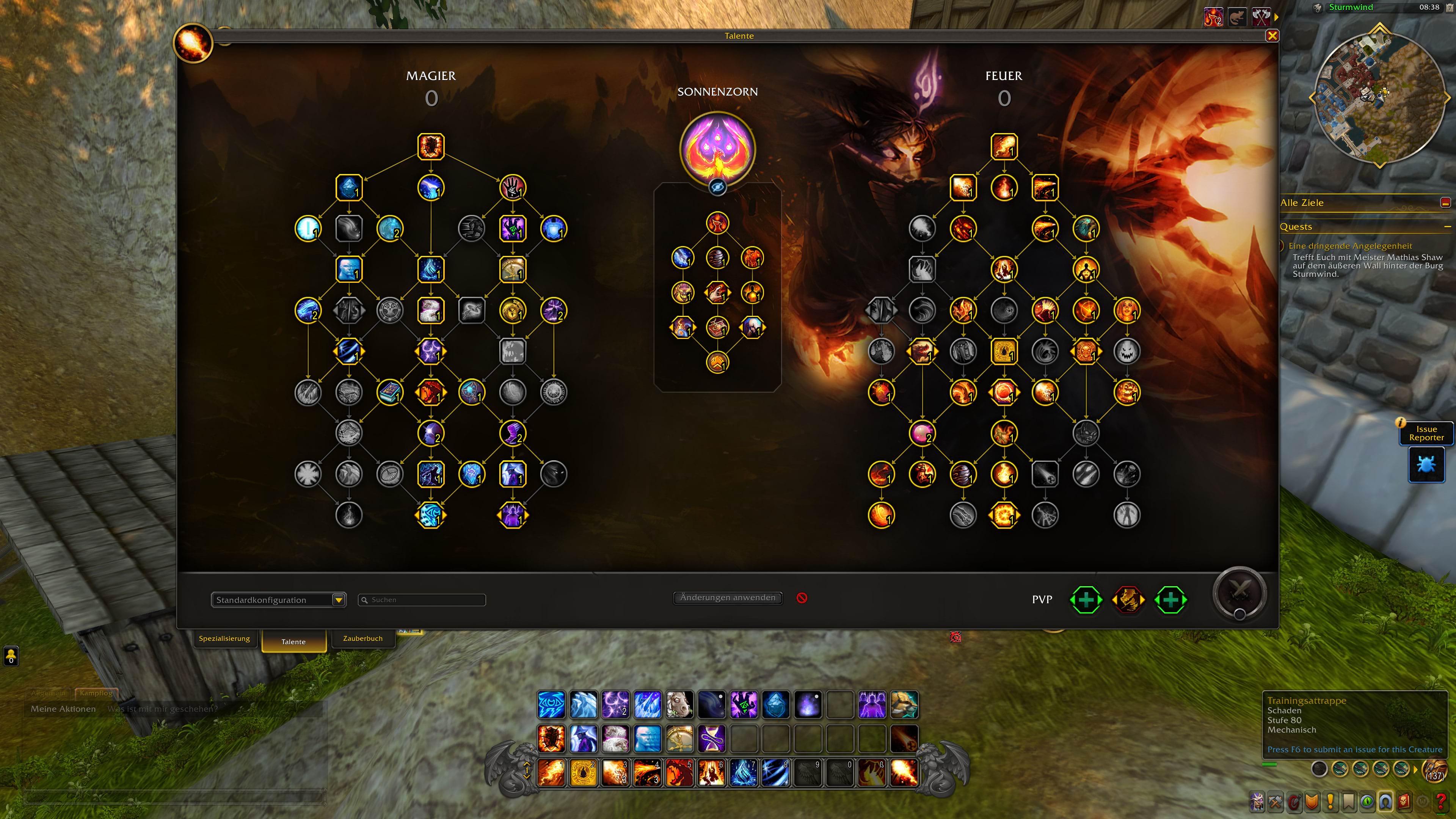Select the Sonnenzorn hero talent emblem
Screen dimensions: 1456x819
(x=717, y=148)
